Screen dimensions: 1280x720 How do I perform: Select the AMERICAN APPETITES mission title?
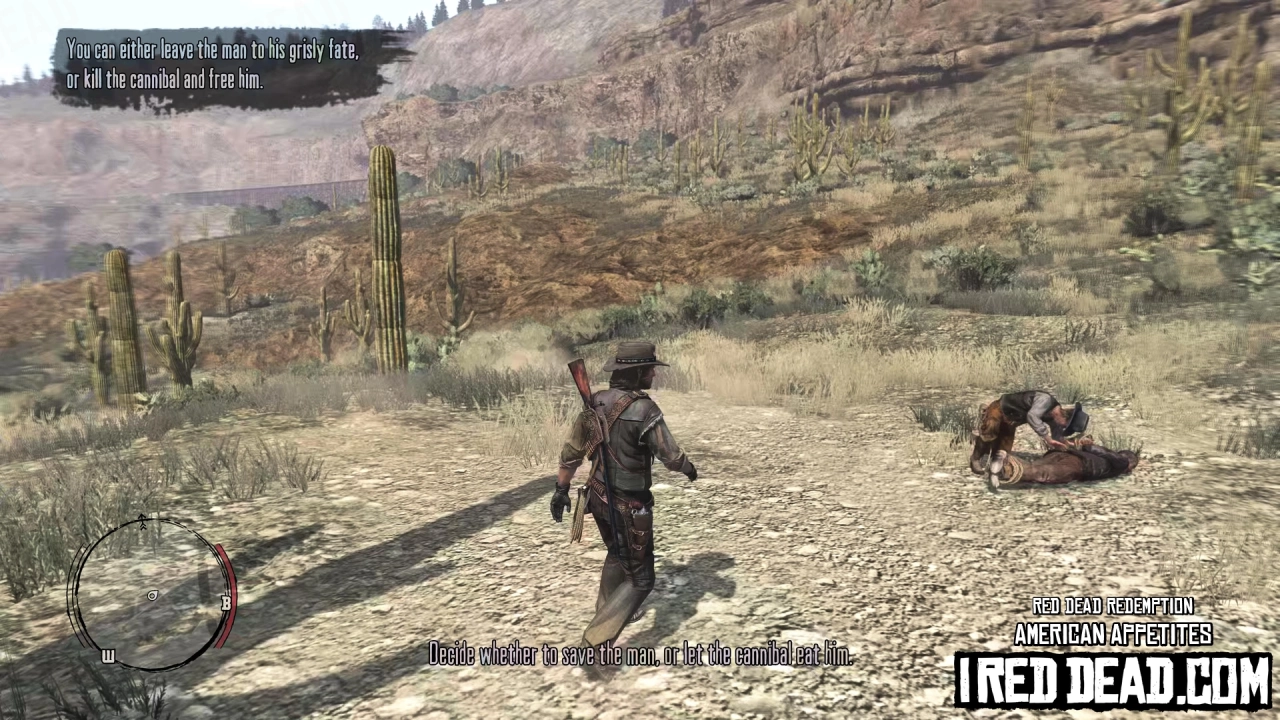[x=1113, y=634]
